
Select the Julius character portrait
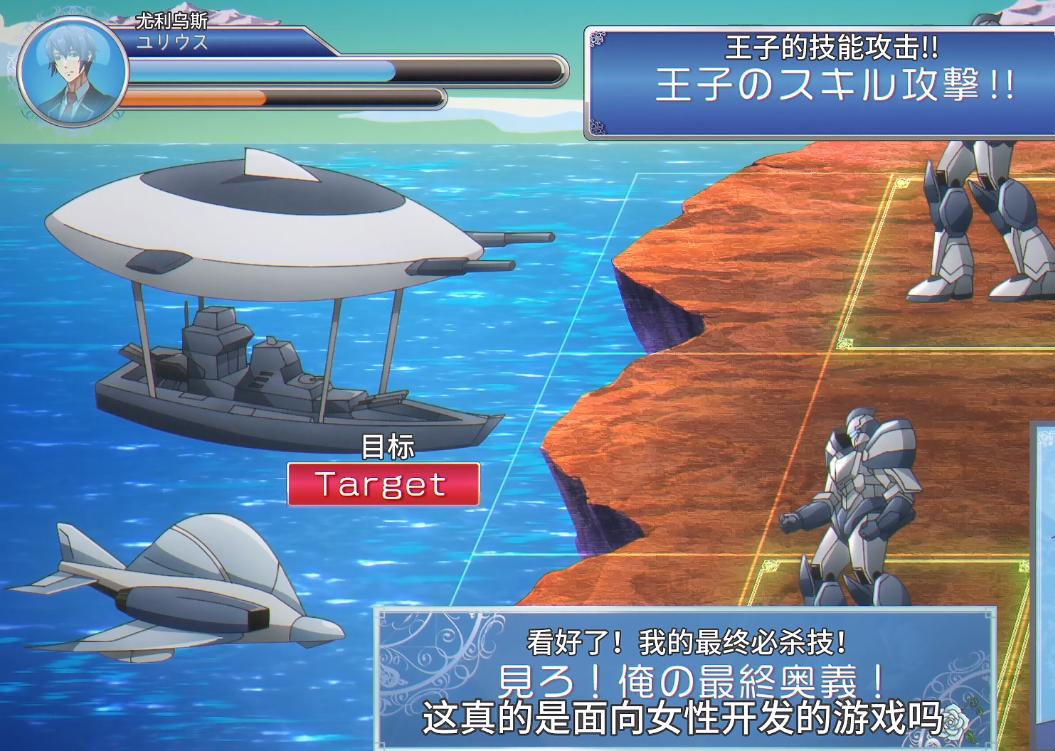(x=72, y=73)
